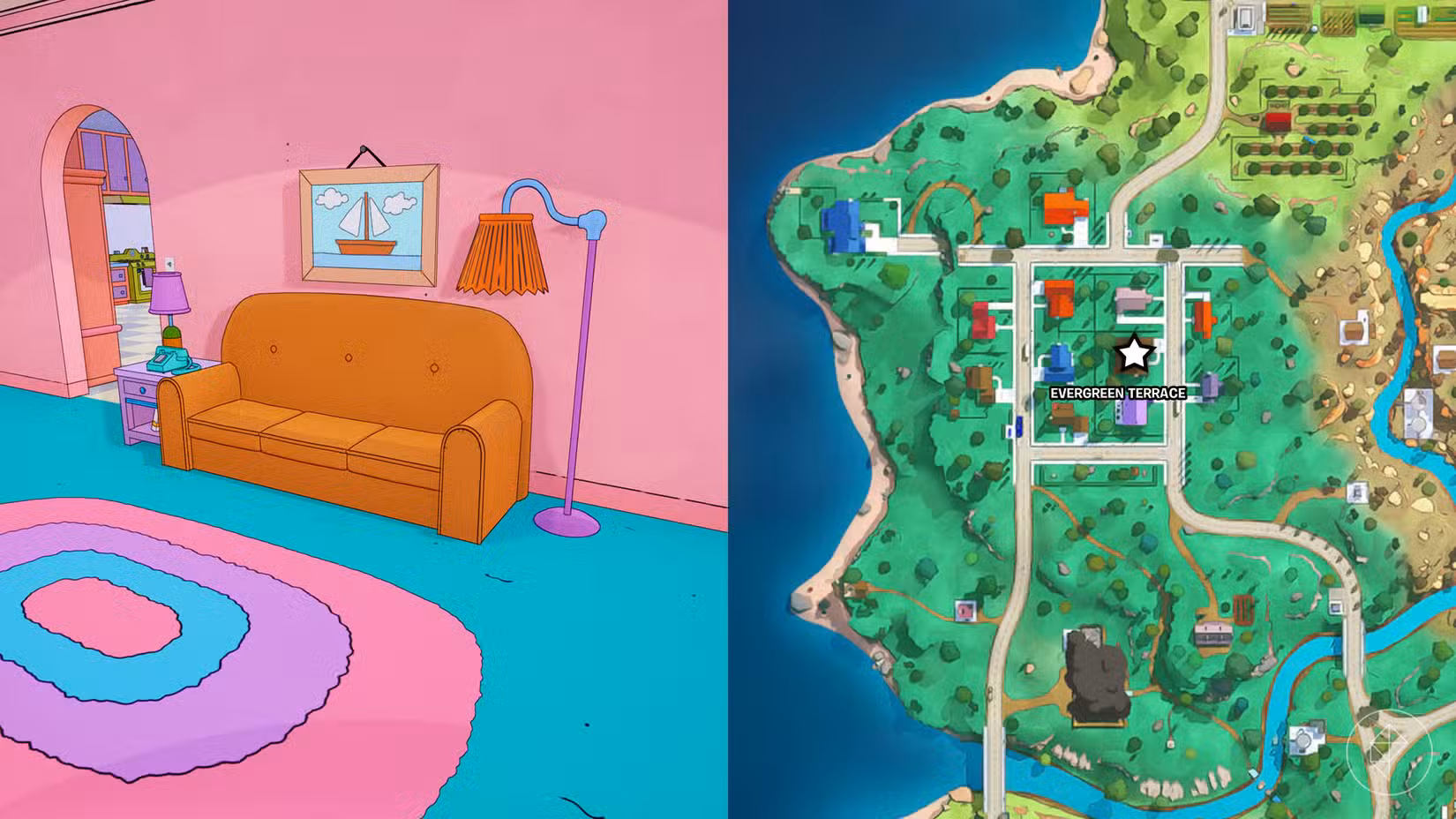Click the EVERGREEN TERRACE place label
The height and width of the screenshot is (819, 1456).
[x=1118, y=393]
